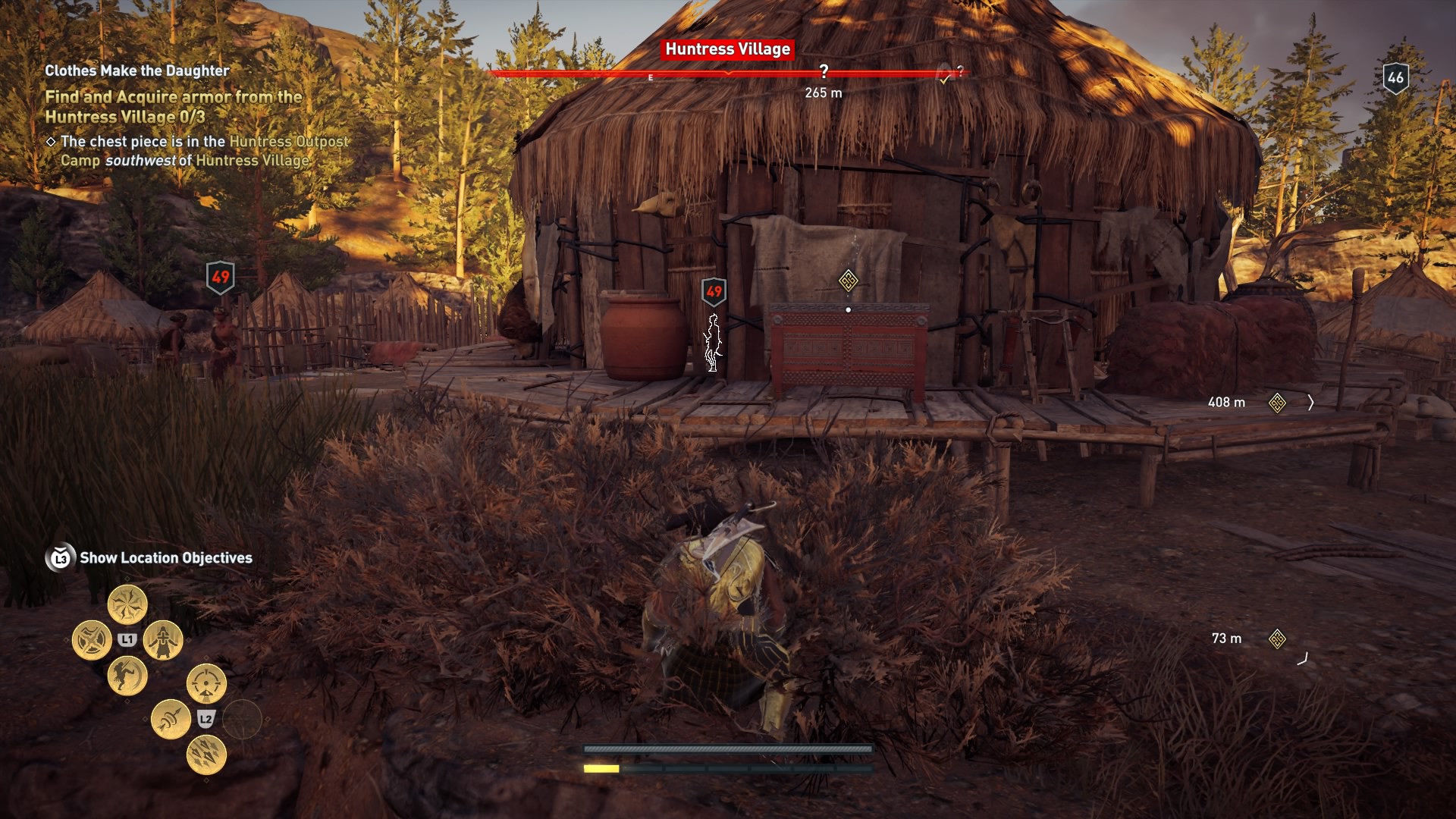The height and width of the screenshot is (819, 1456).
Task: Click the L2 button prompt on the ability wheel
Action: pyautogui.click(x=205, y=719)
